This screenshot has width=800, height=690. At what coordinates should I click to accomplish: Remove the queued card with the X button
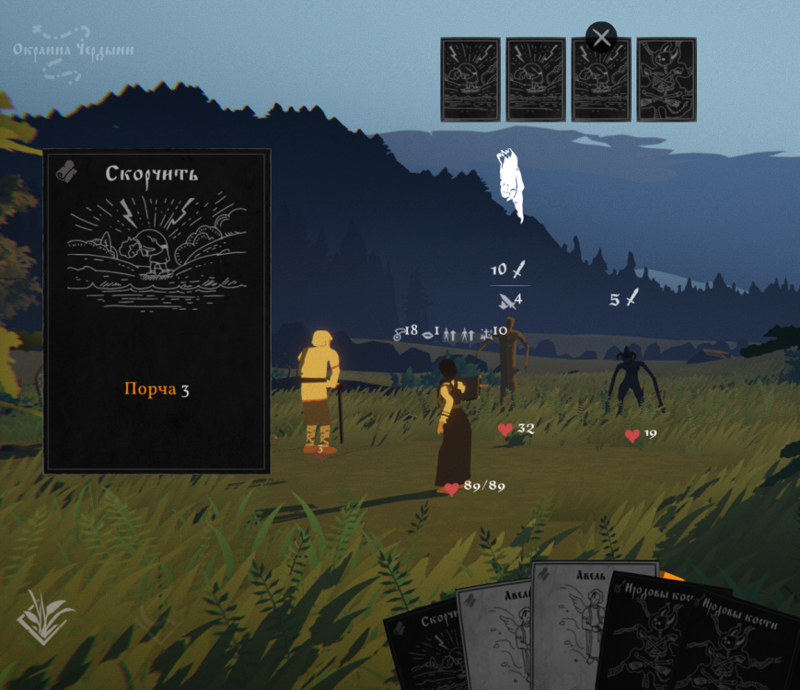(601, 38)
